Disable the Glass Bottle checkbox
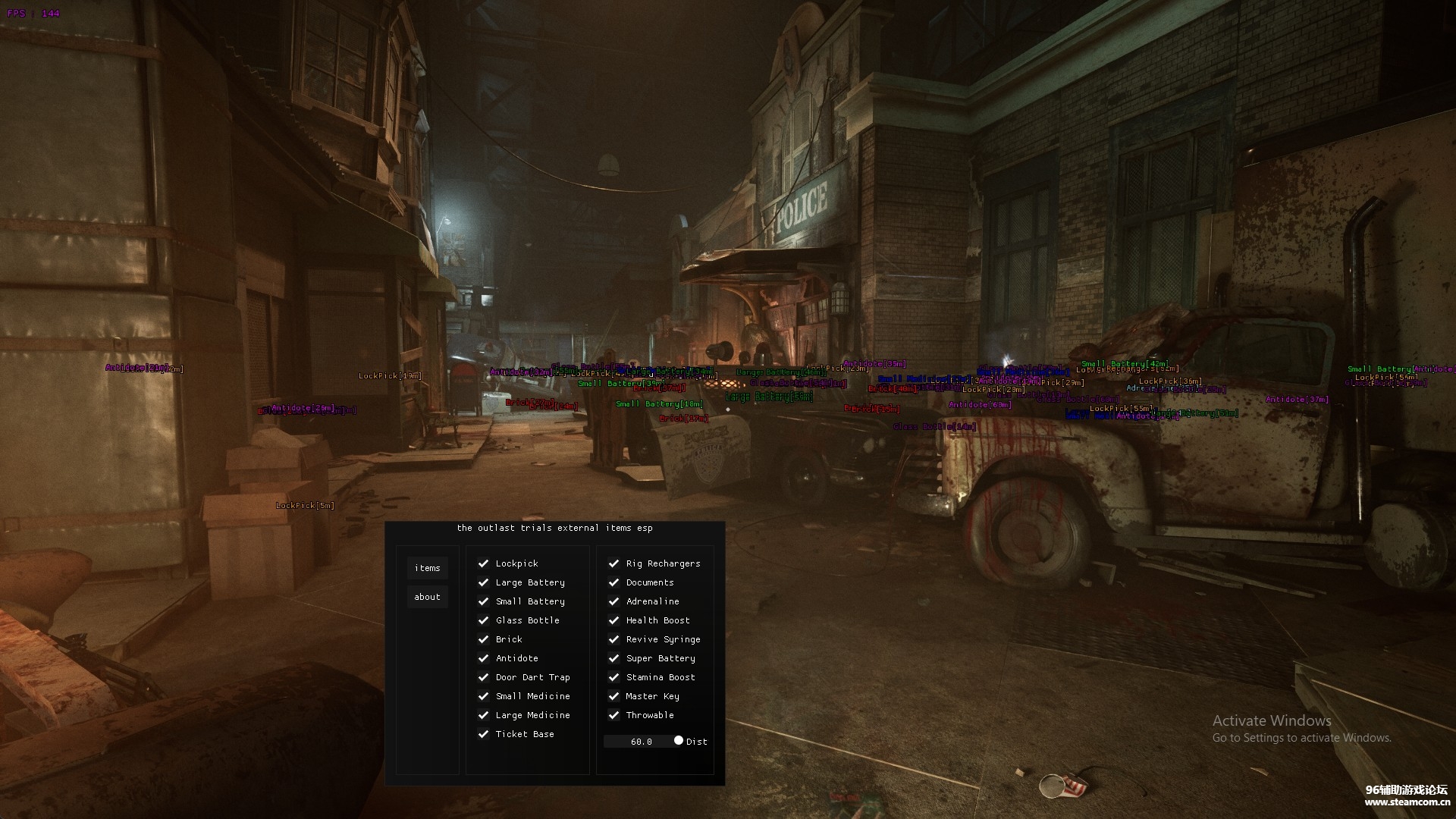 pyautogui.click(x=483, y=620)
